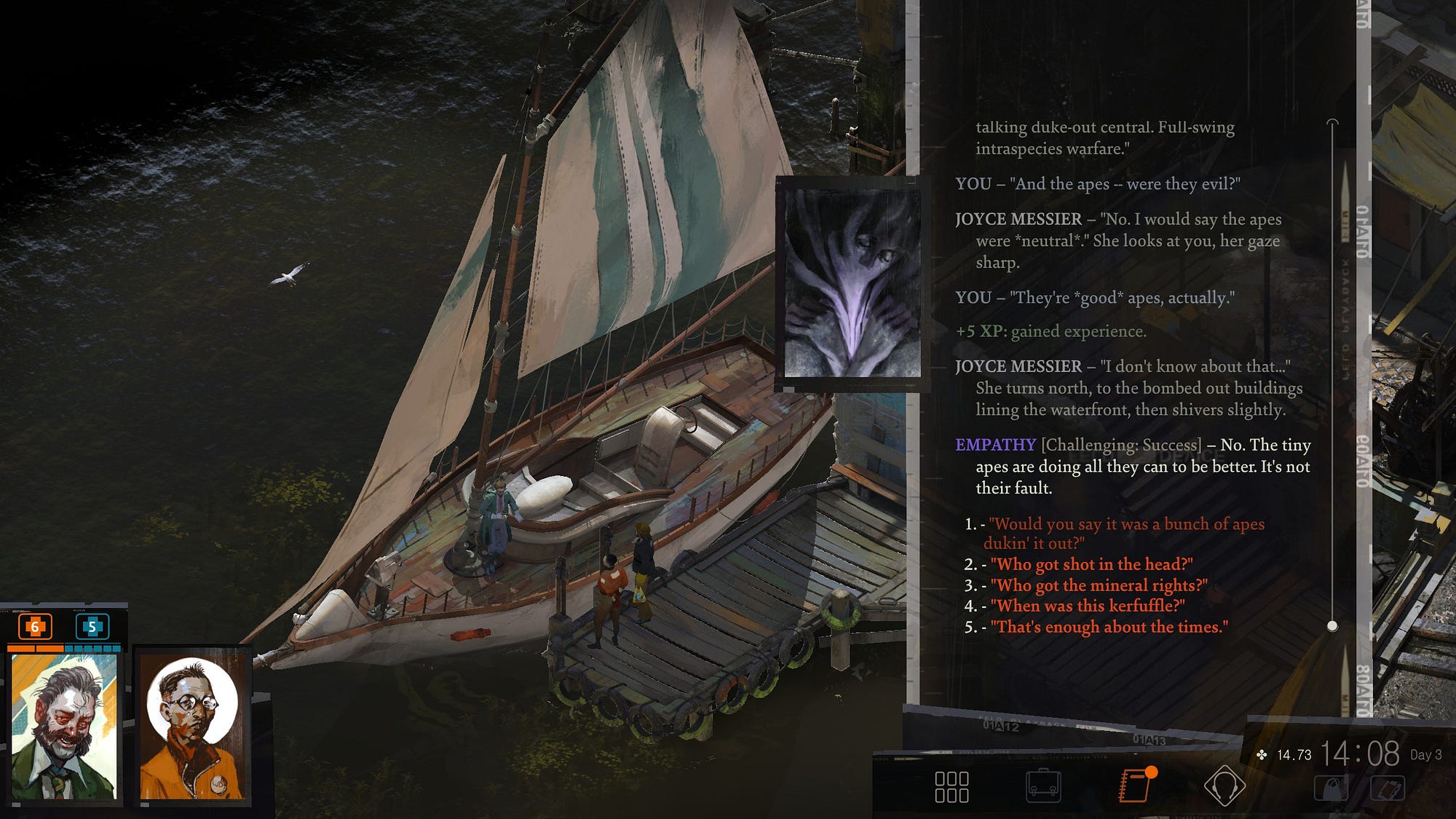This screenshot has width=1456, height=819.
Task: Open the Thought Cabinet head icon
Action: pos(1224,786)
